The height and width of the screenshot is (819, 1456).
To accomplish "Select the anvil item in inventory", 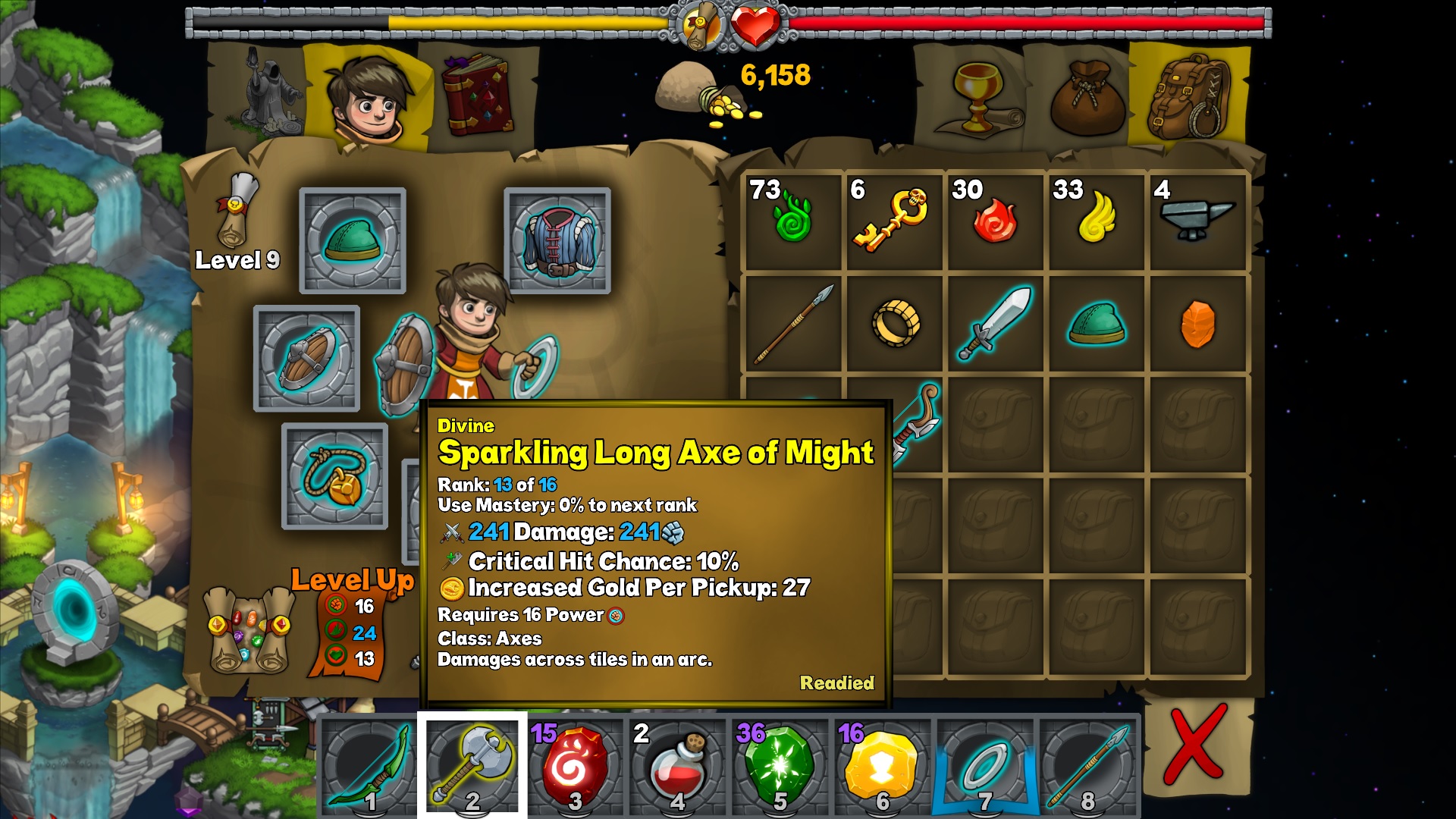I will click(1197, 220).
